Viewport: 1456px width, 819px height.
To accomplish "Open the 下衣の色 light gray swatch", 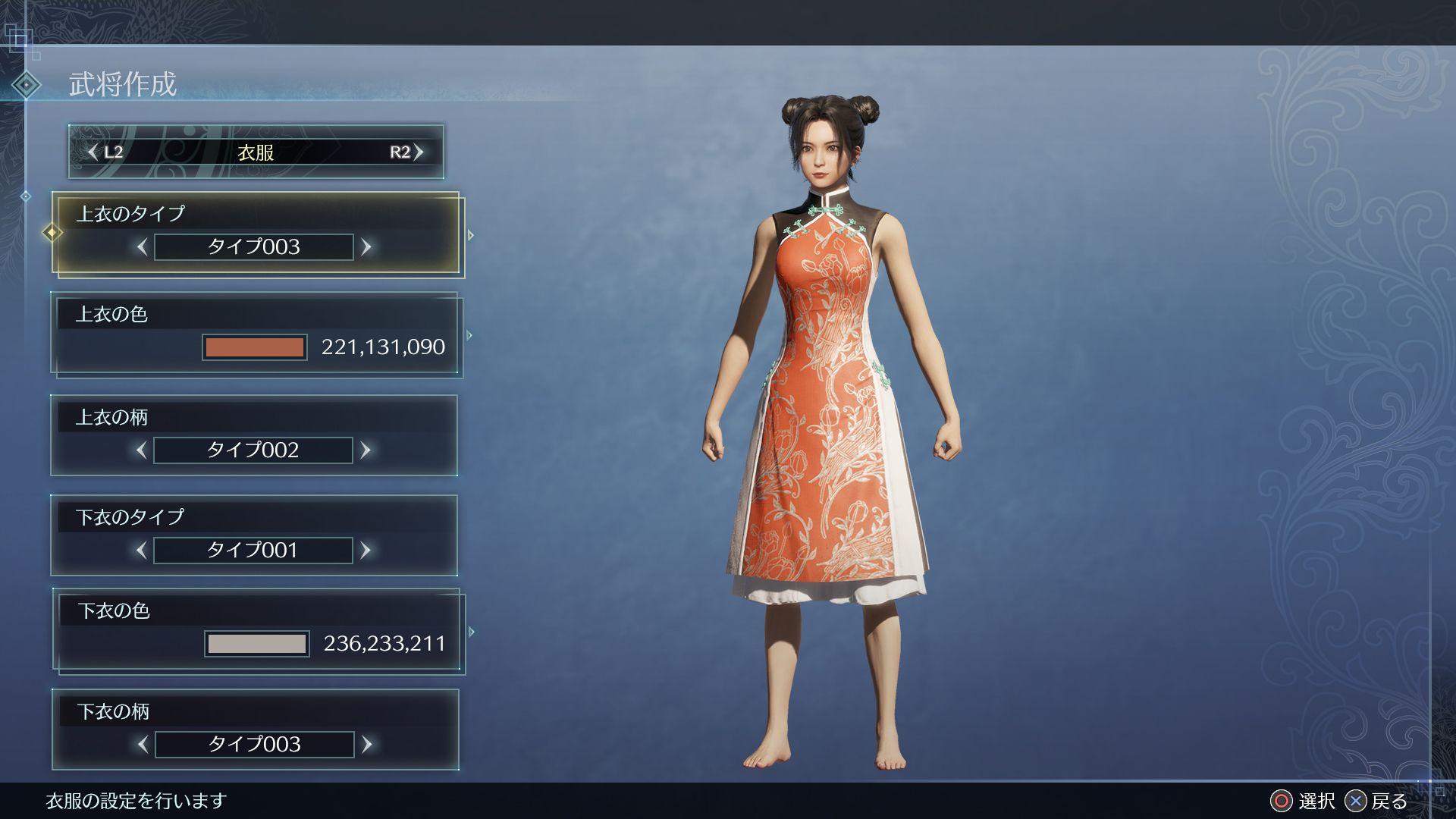I will [x=257, y=644].
